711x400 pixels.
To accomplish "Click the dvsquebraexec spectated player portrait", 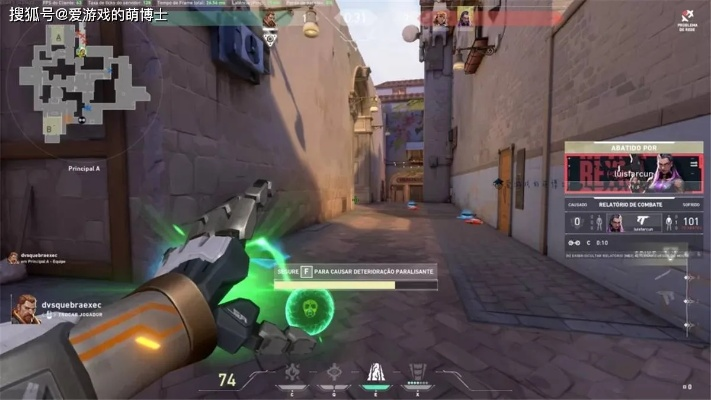I will [26, 309].
